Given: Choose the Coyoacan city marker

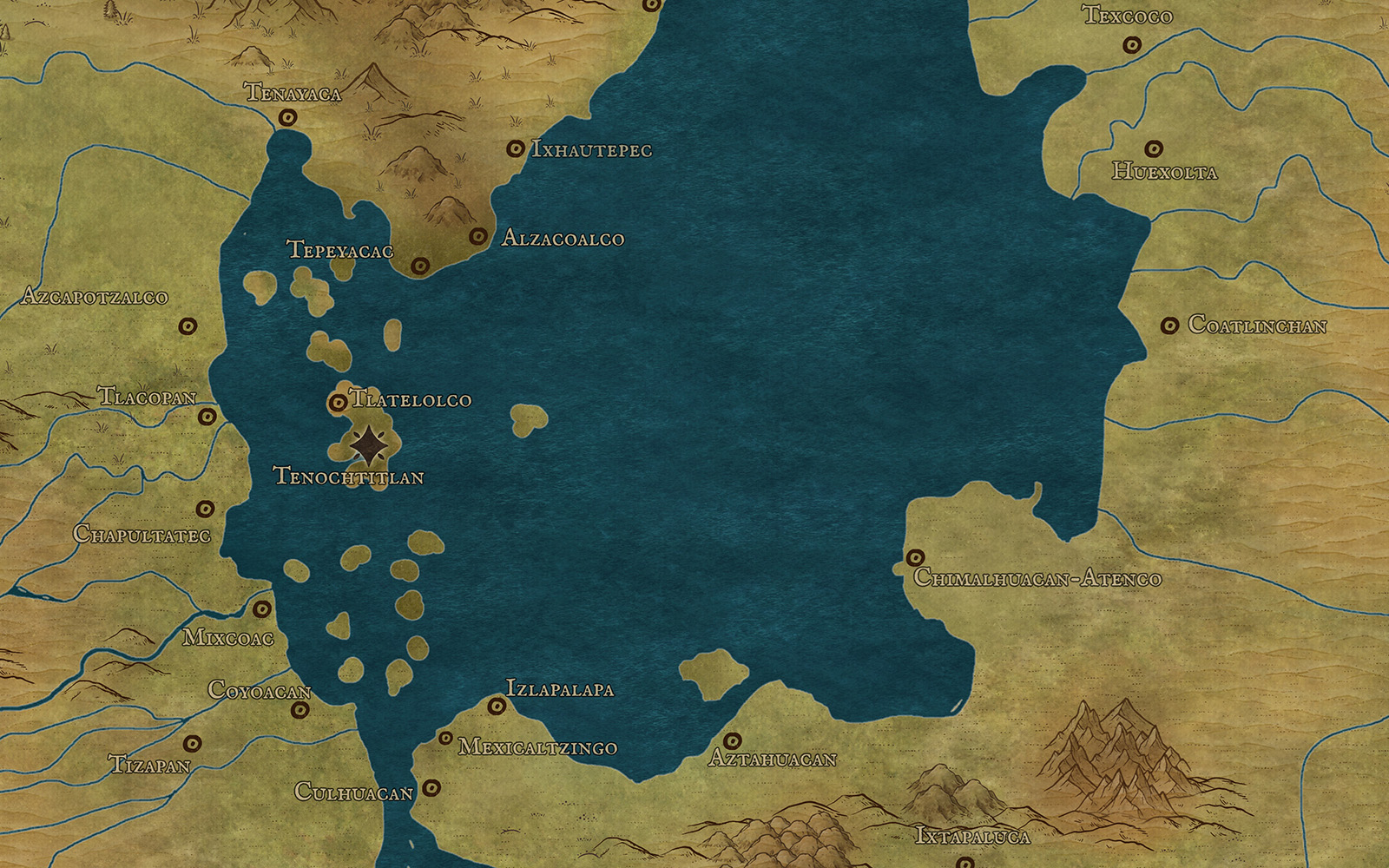Looking at the screenshot, I should tap(300, 710).
